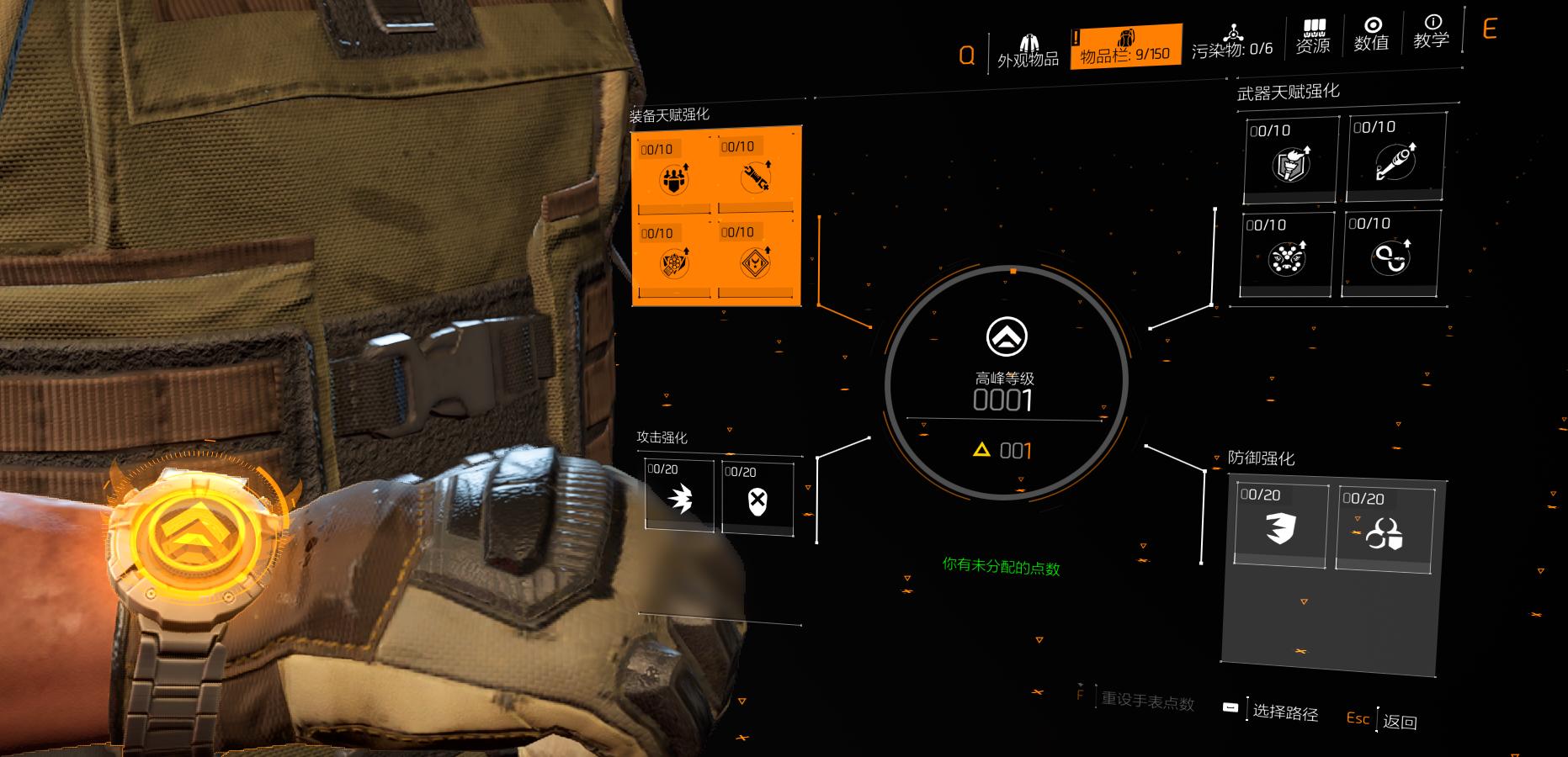Screen dimensions: 1568x757
Task: Open the 资源 resources tab
Action: pyautogui.click(x=1313, y=37)
